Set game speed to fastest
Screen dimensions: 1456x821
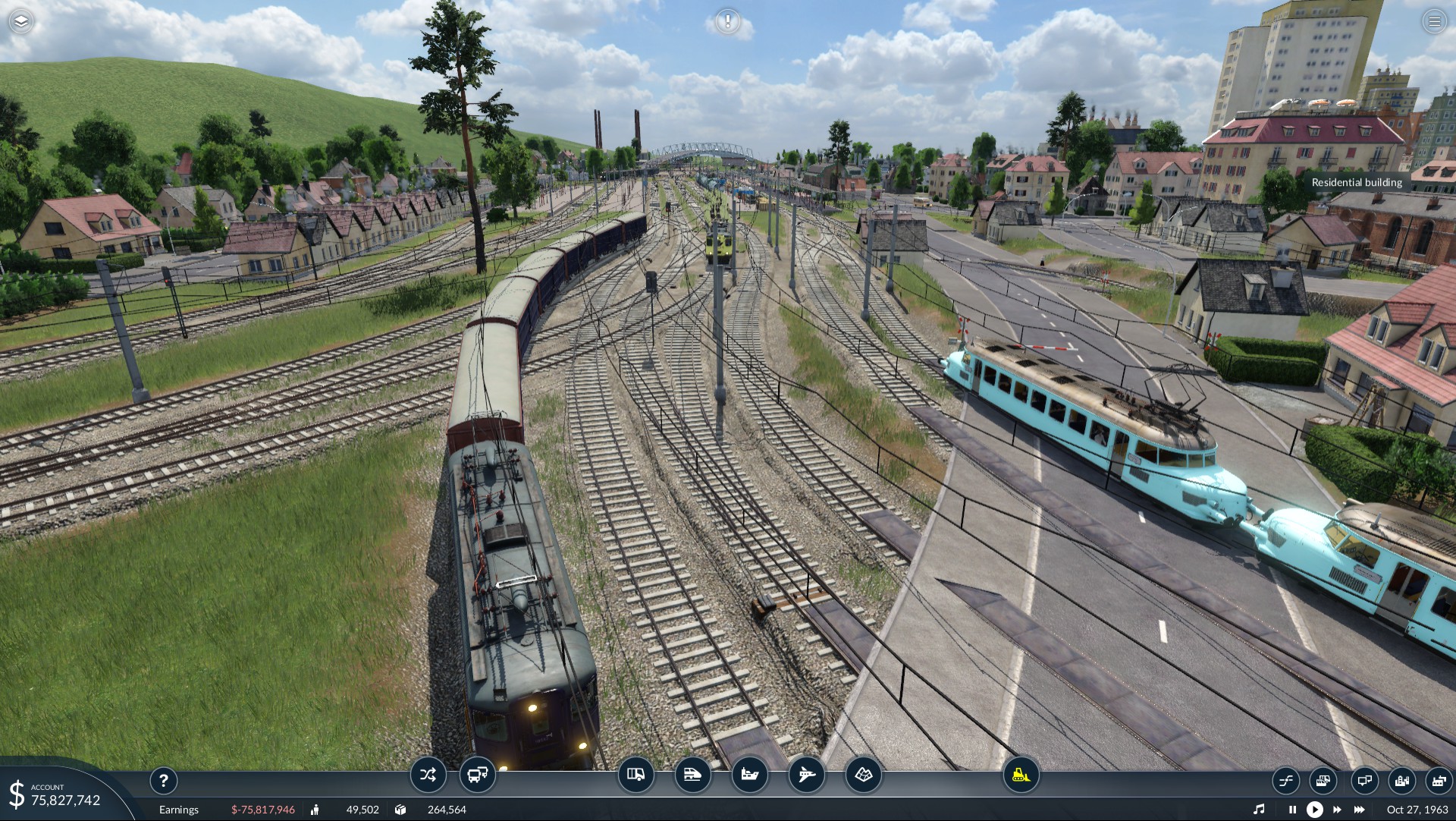pyautogui.click(x=1360, y=810)
